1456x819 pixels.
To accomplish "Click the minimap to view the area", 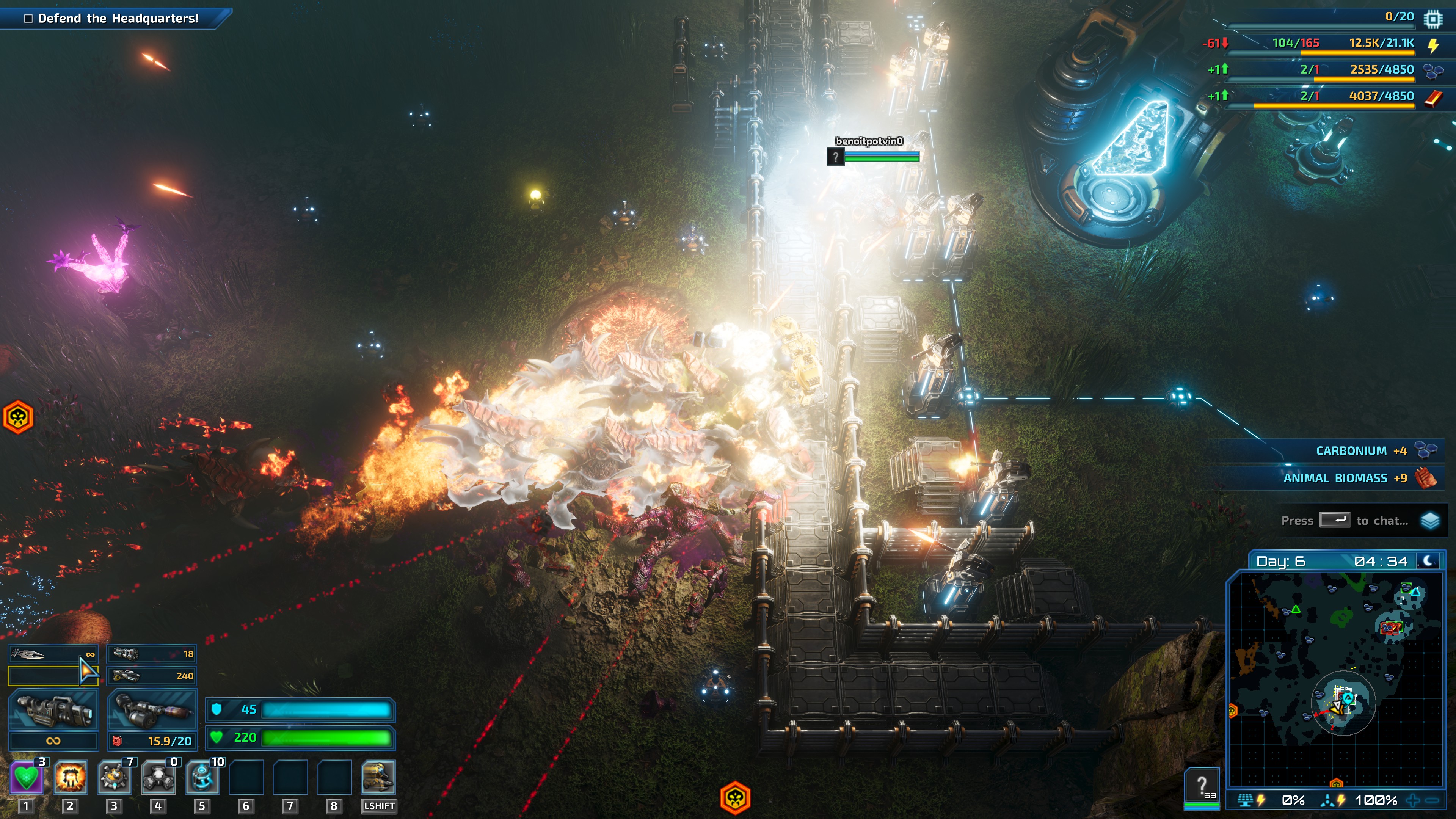I will point(1335,678).
